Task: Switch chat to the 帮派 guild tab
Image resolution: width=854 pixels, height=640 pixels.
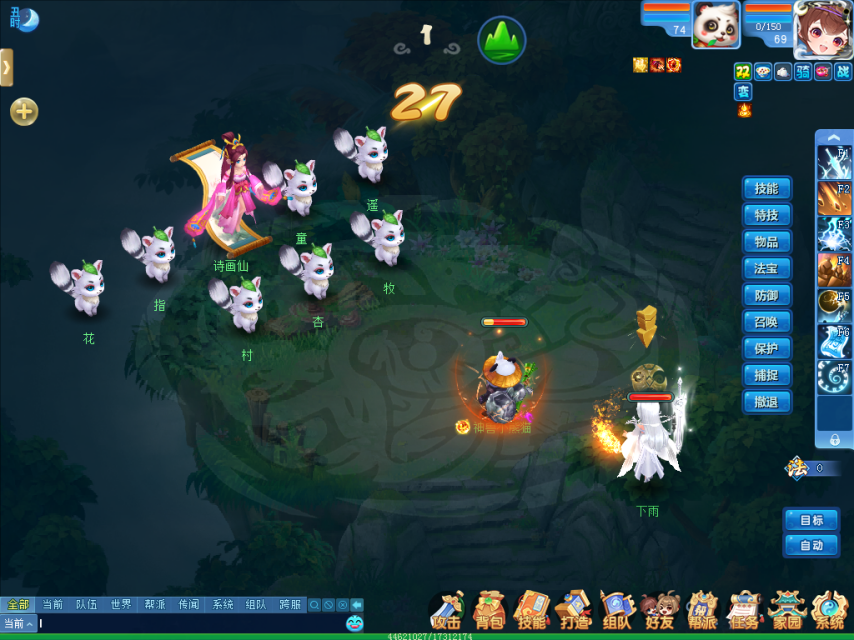Action: 155,605
